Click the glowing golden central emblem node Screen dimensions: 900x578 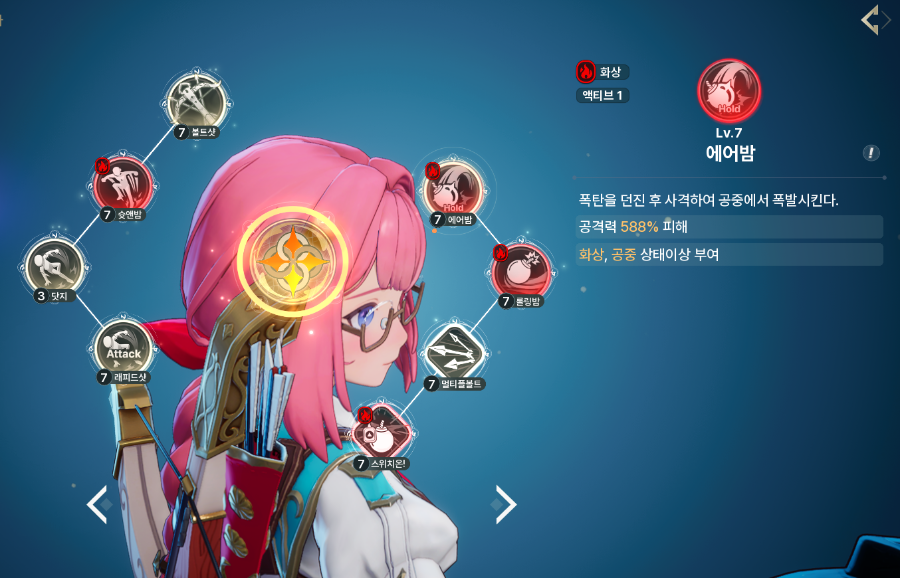click(291, 262)
